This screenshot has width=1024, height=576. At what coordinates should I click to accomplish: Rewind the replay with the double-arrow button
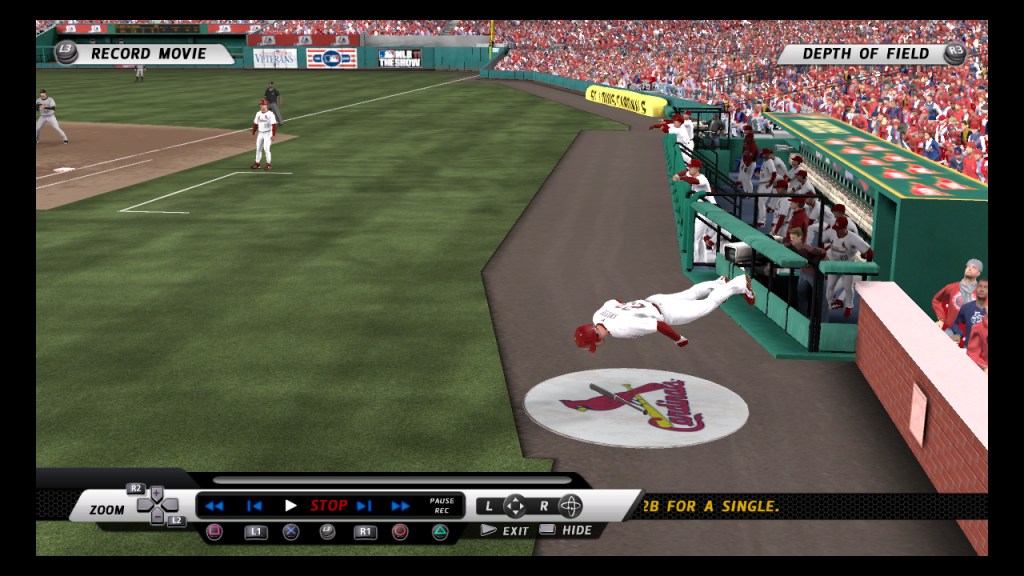214,506
